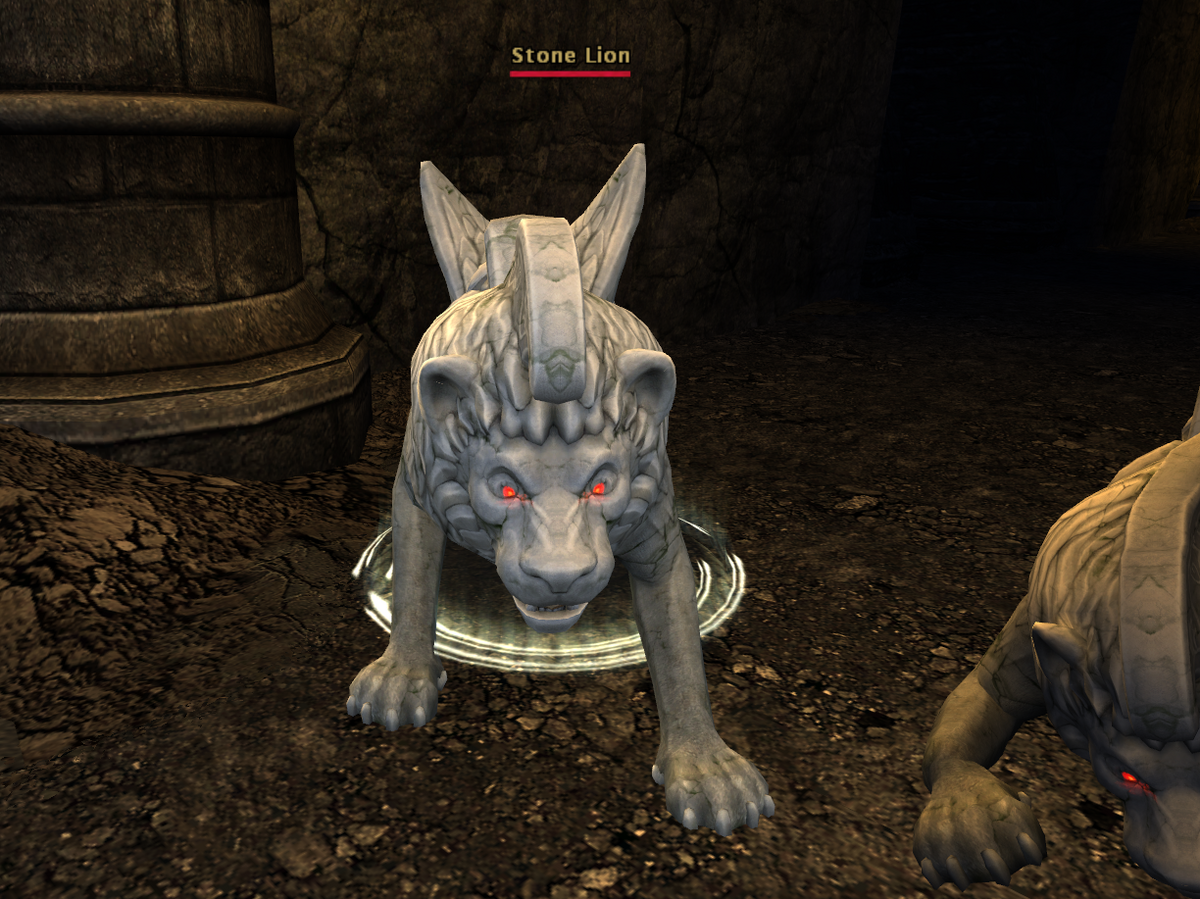Select the Stone Lion nameplate
This screenshot has height=899, width=1200.
click(570, 57)
